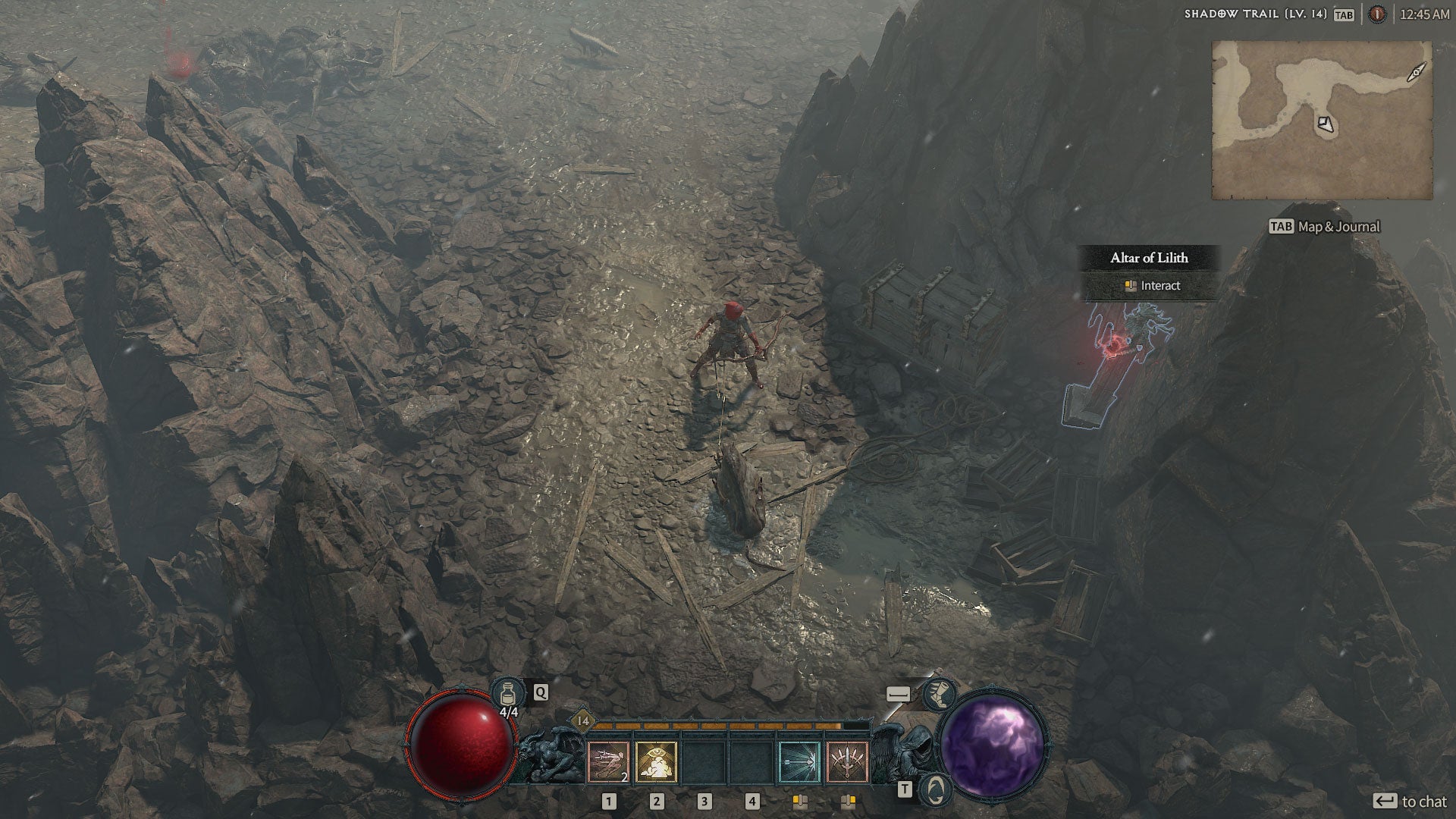
Task: Click the Map & Journal label
Action: (x=1338, y=227)
